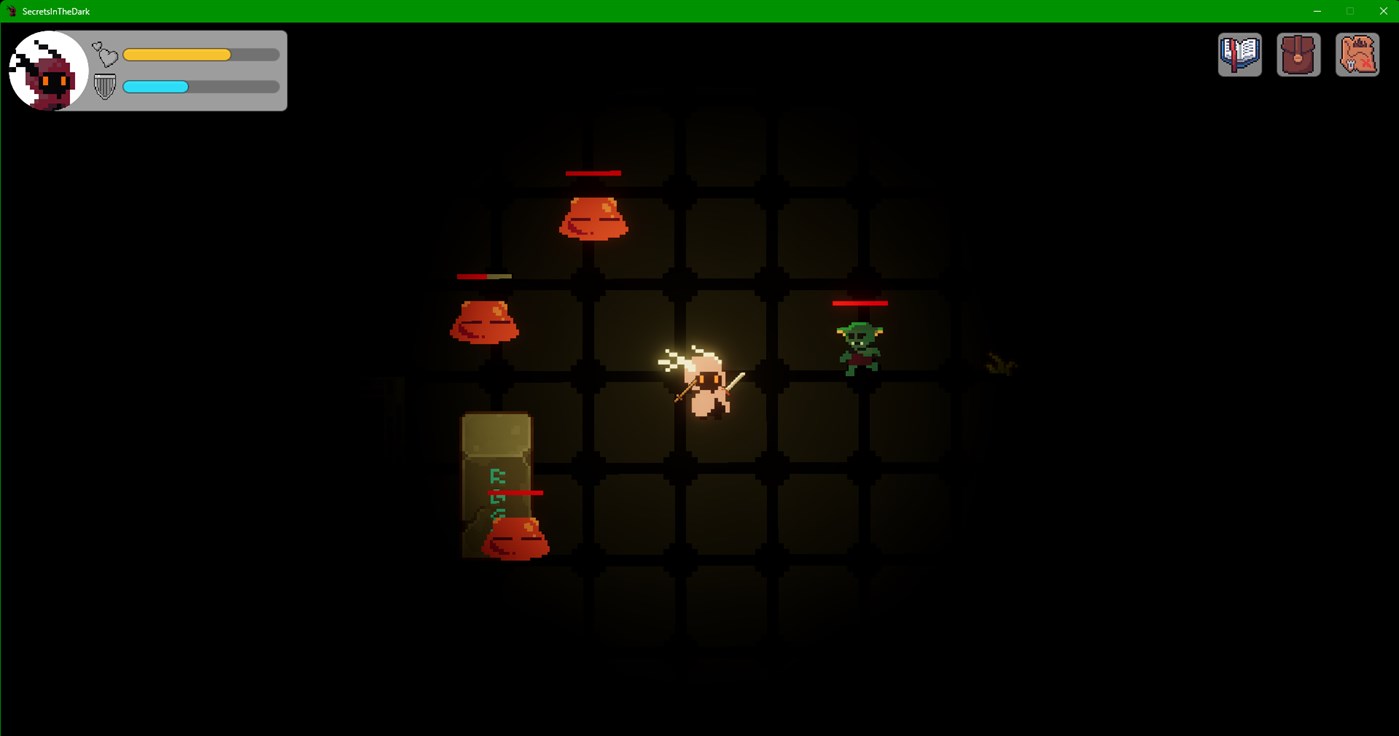Click the goblin's red health bar
Image resolution: width=1399 pixels, height=736 pixels.
click(862, 303)
